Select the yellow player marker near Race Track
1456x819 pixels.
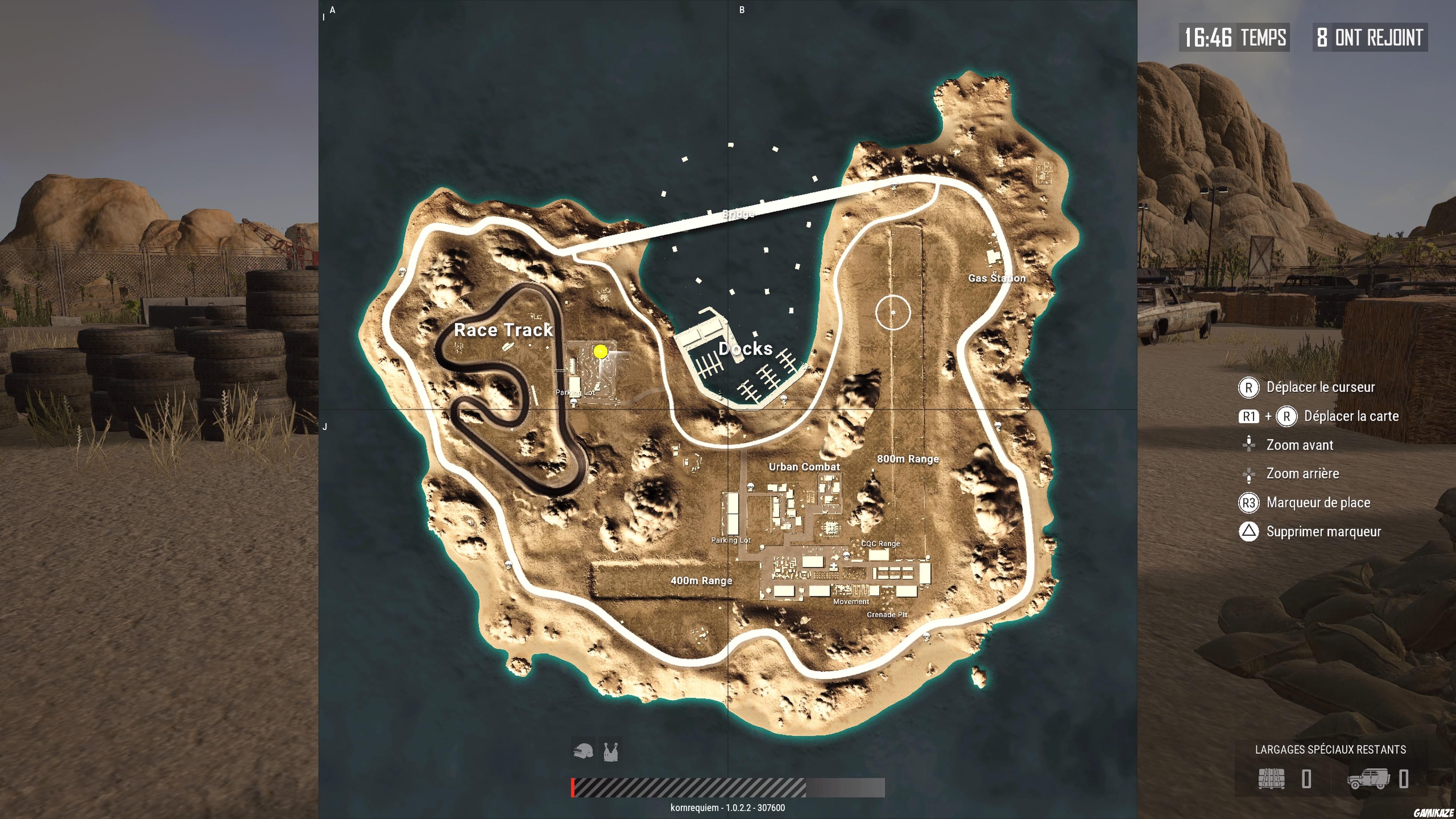point(601,351)
